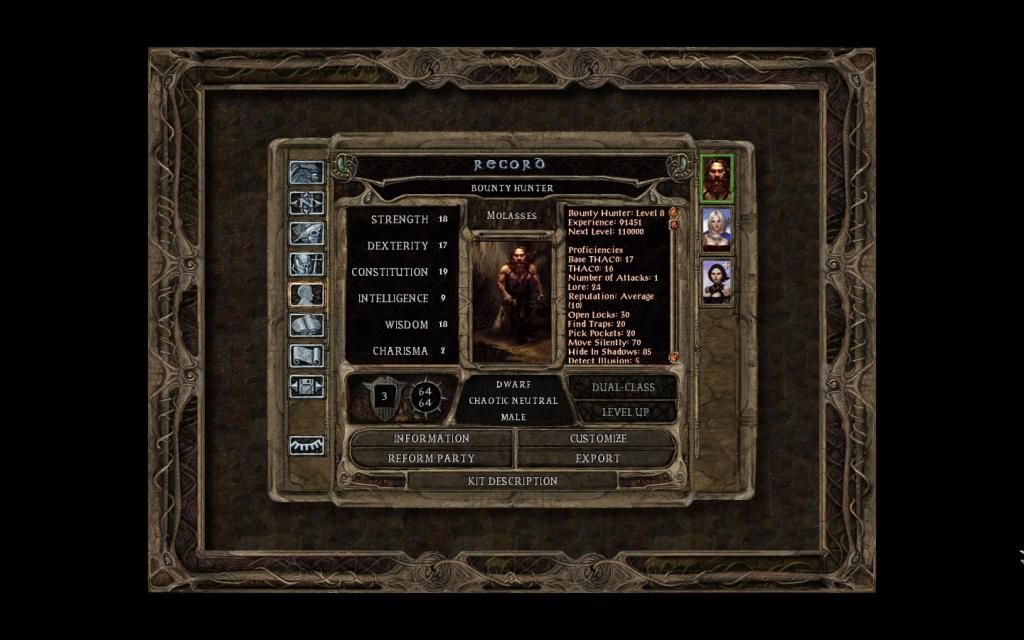Select the bearded dwarf party portrait
This screenshot has width=1024, height=640.
pyautogui.click(x=716, y=178)
